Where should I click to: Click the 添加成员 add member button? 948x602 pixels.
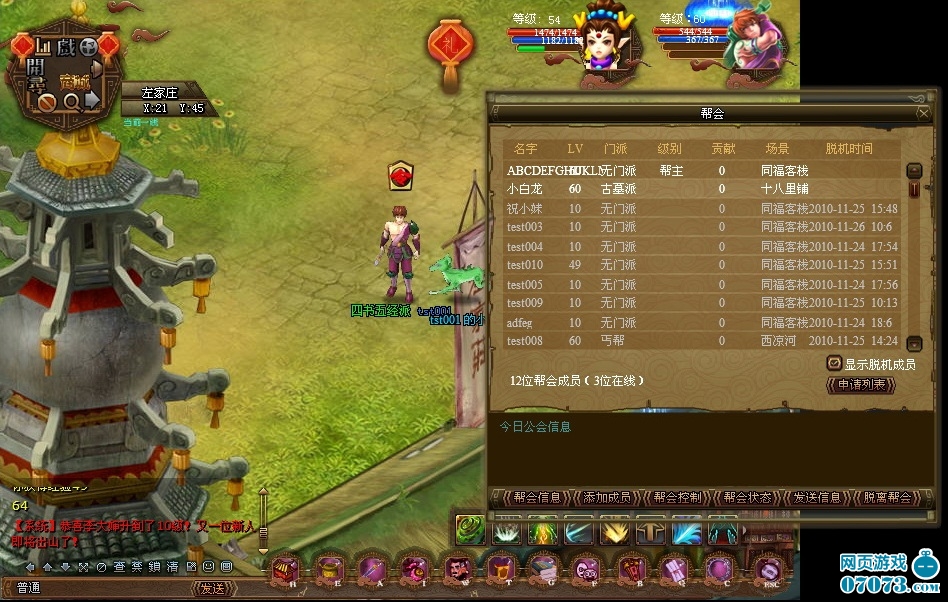coord(607,497)
